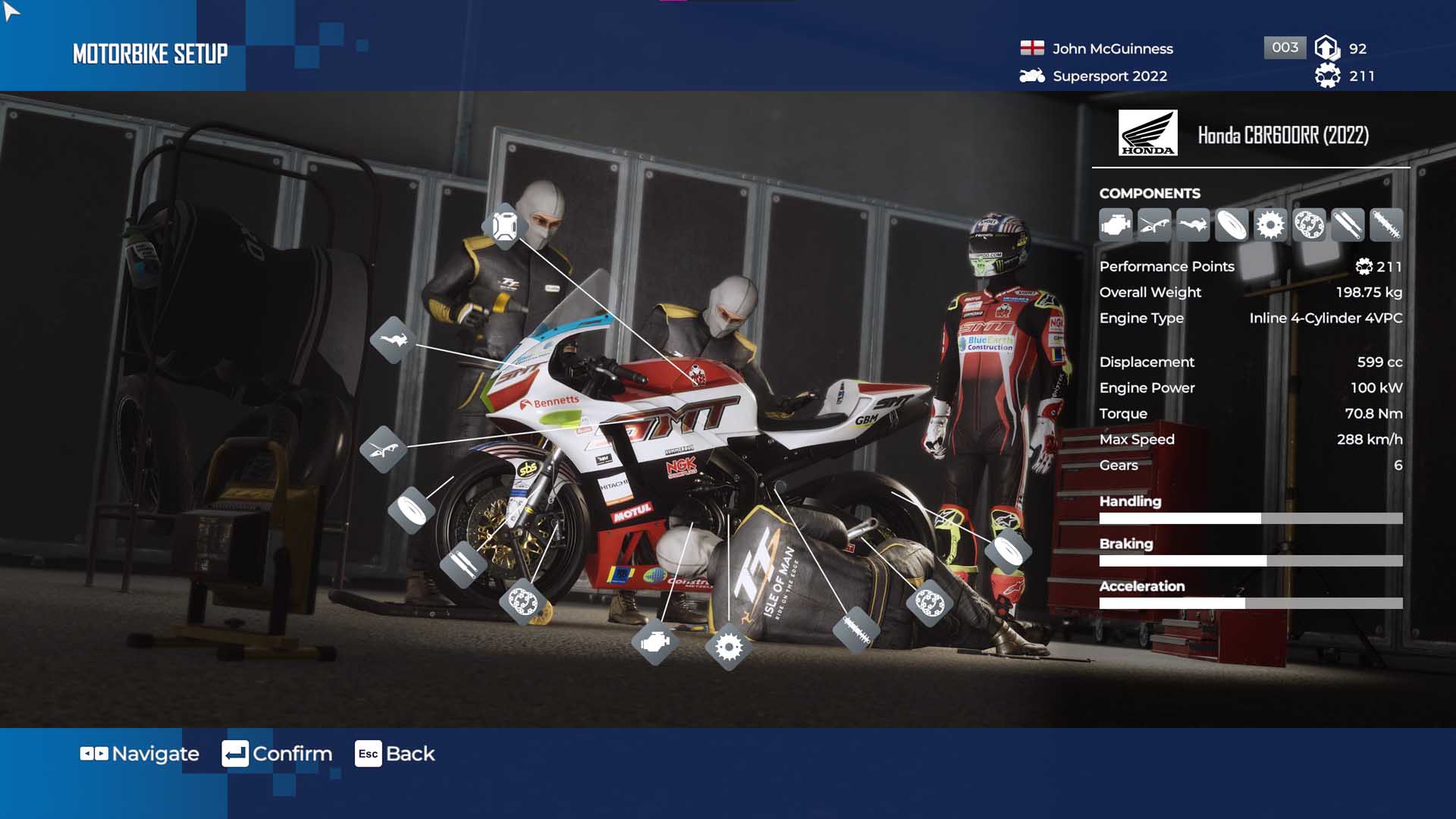This screenshot has height=819, width=1456.
Task: Select the front tyre diamond marker
Action: (x=411, y=509)
